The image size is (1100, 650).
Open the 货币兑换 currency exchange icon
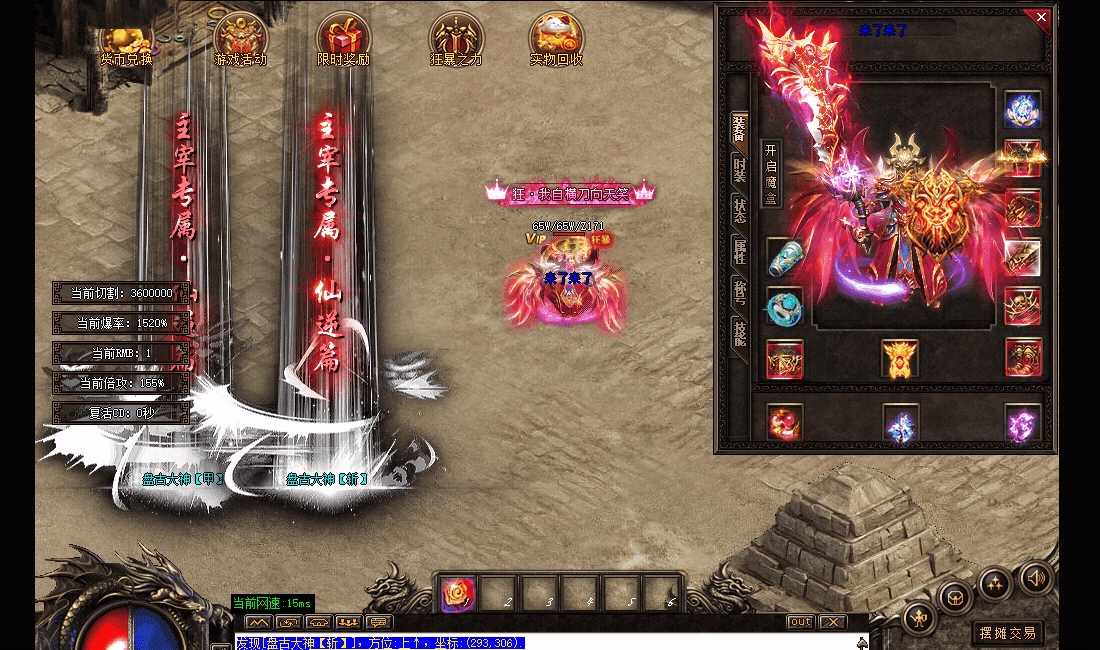[126, 40]
